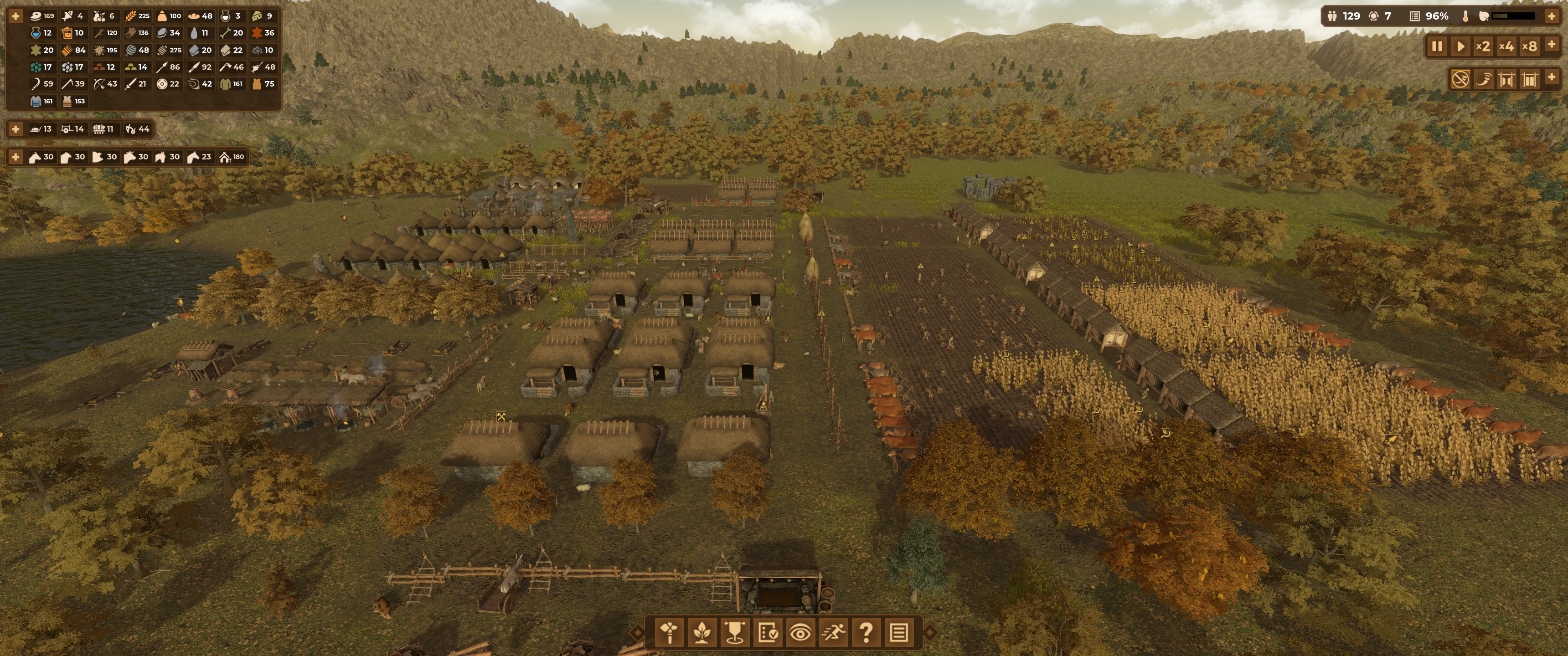Open the plant sprout work areas menu
This screenshot has height=656, width=1568.
click(702, 633)
